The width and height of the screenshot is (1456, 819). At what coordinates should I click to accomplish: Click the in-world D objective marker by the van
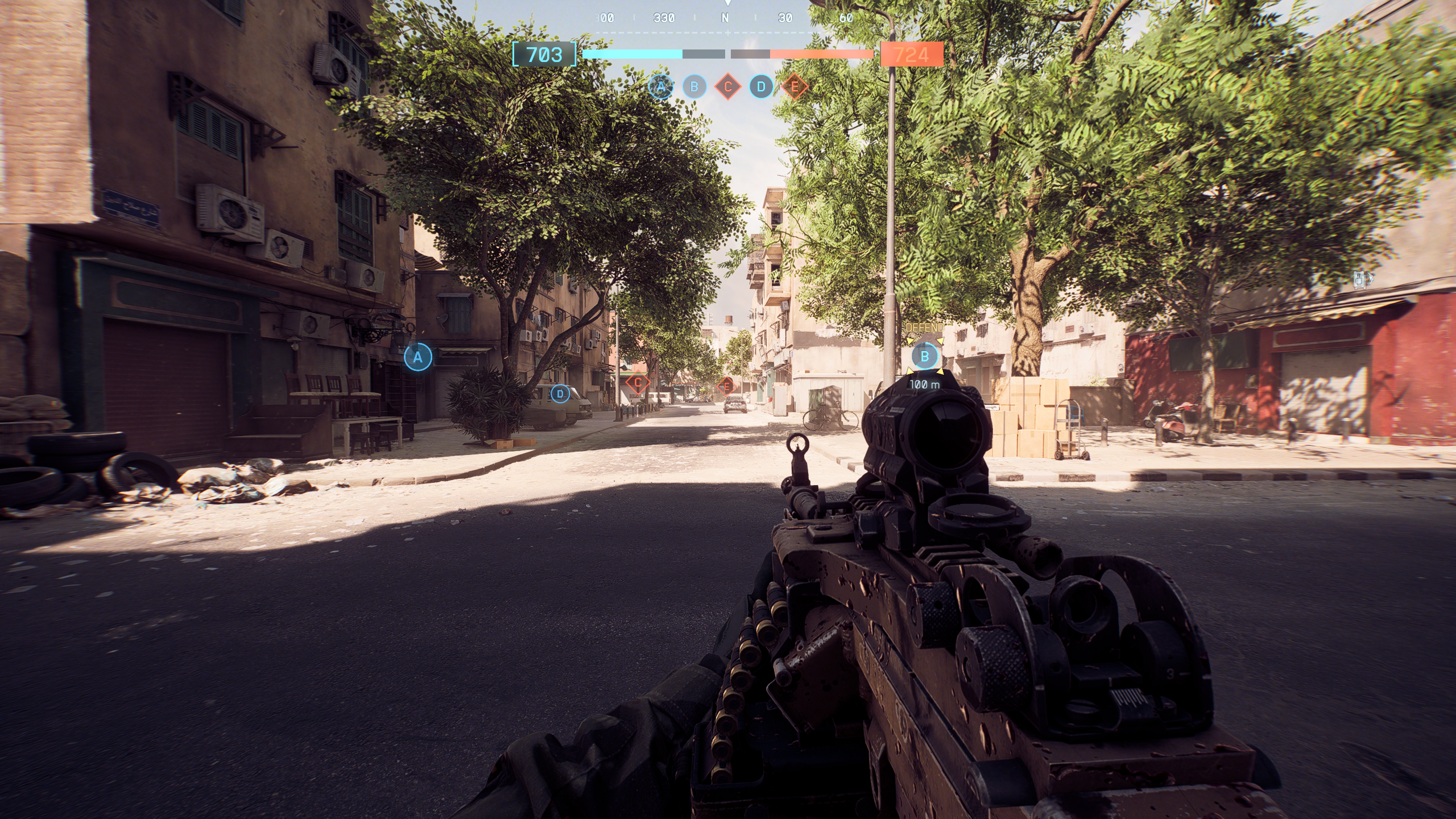[560, 394]
